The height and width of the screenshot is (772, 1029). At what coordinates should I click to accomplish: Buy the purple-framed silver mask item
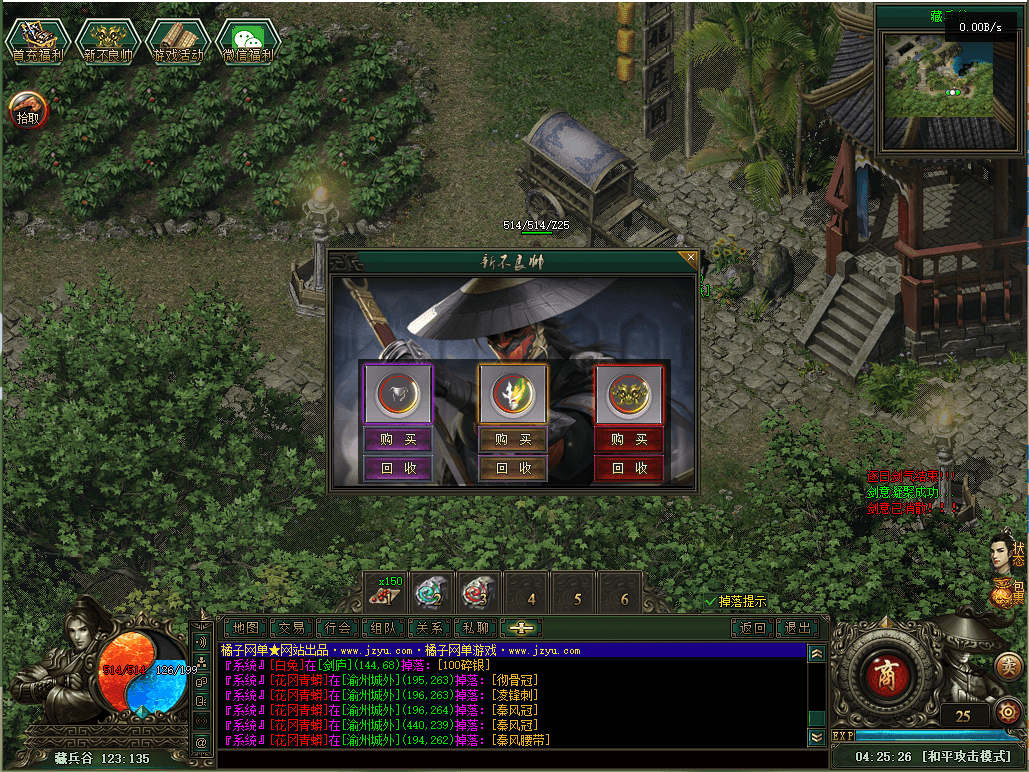pos(398,439)
